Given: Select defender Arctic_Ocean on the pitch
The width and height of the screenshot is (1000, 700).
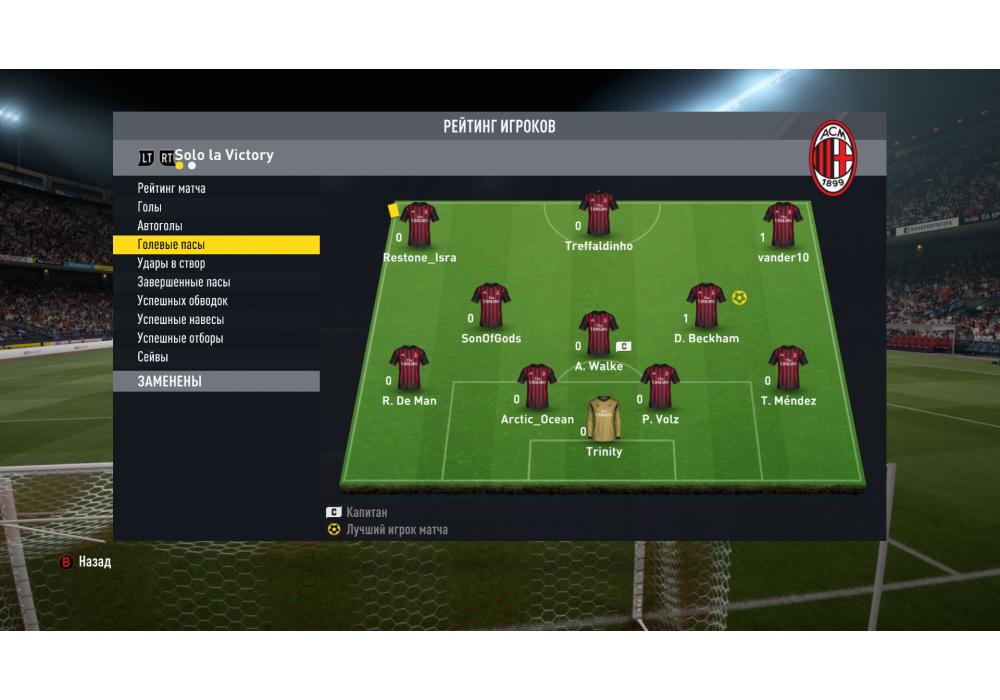Looking at the screenshot, I should [x=537, y=387].
